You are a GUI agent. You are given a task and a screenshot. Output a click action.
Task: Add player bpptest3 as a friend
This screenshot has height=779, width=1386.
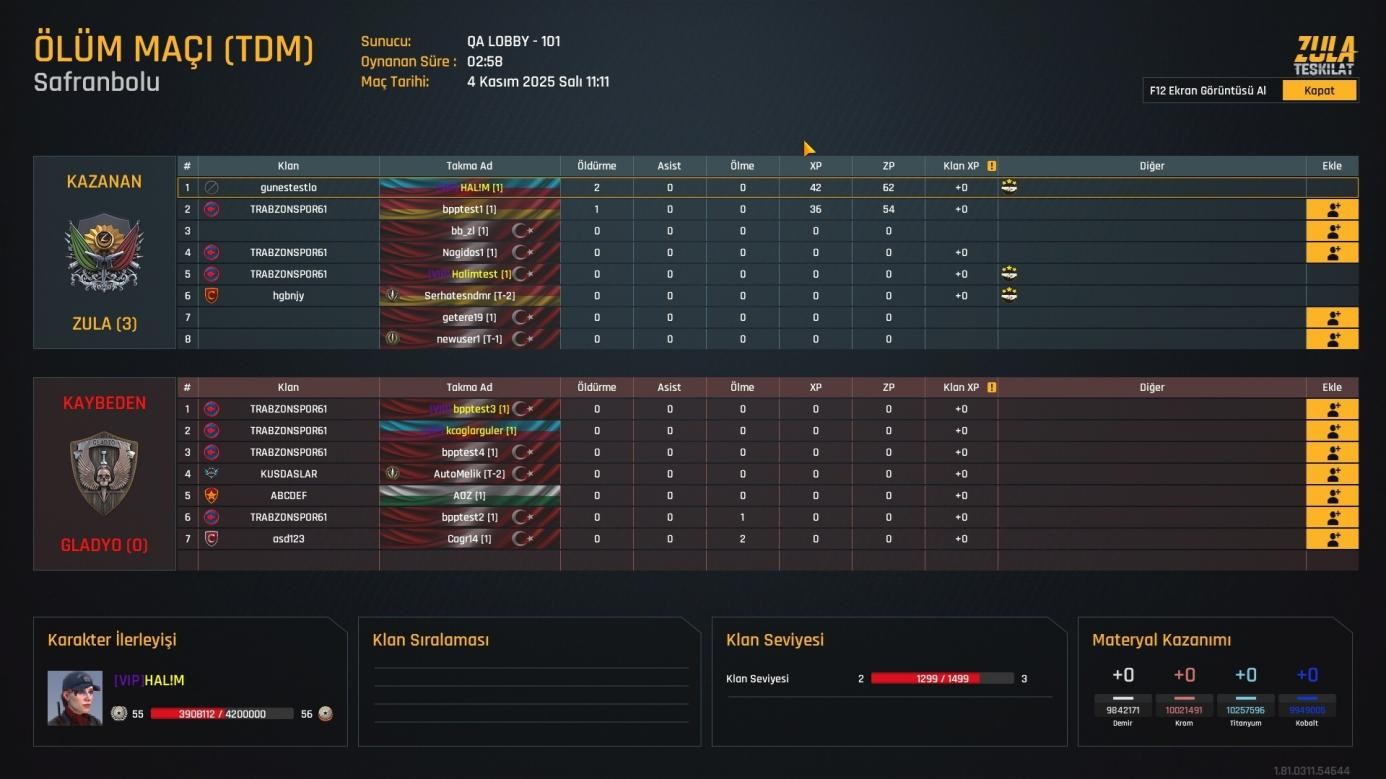[x=1332, y=409]
